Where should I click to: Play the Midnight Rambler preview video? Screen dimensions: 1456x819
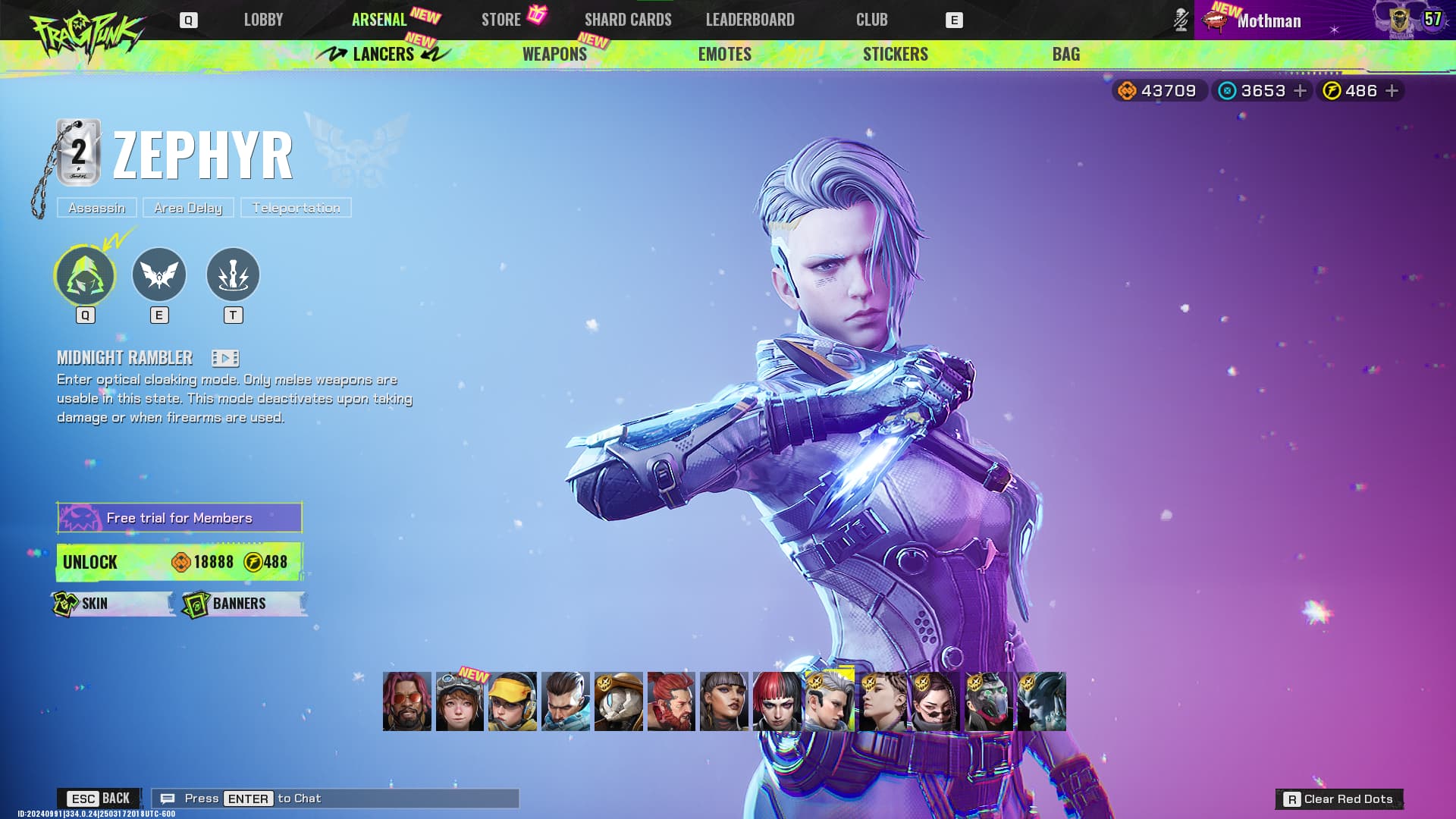(225, 358)
